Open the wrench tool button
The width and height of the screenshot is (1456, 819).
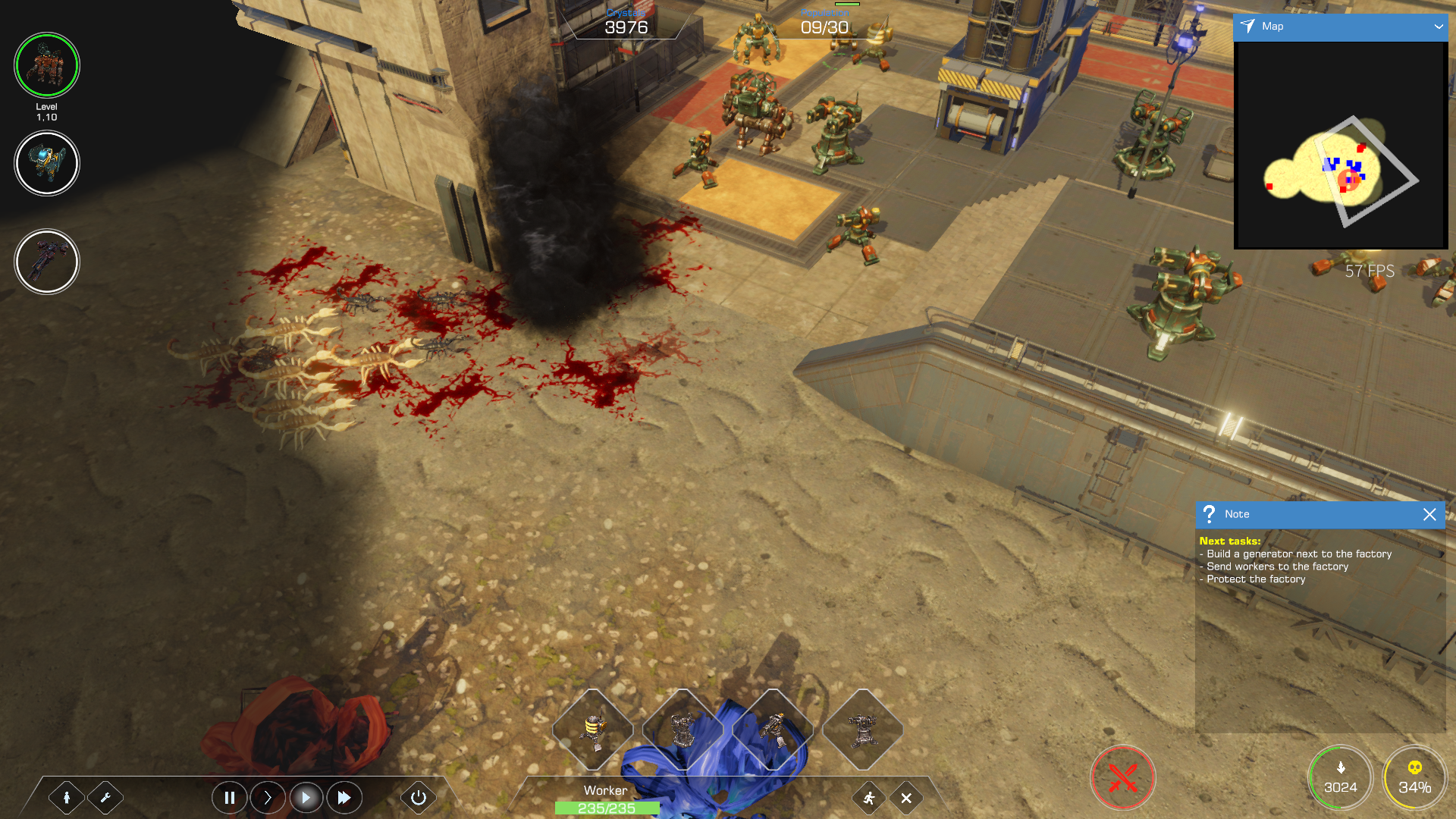pos(105,798)
